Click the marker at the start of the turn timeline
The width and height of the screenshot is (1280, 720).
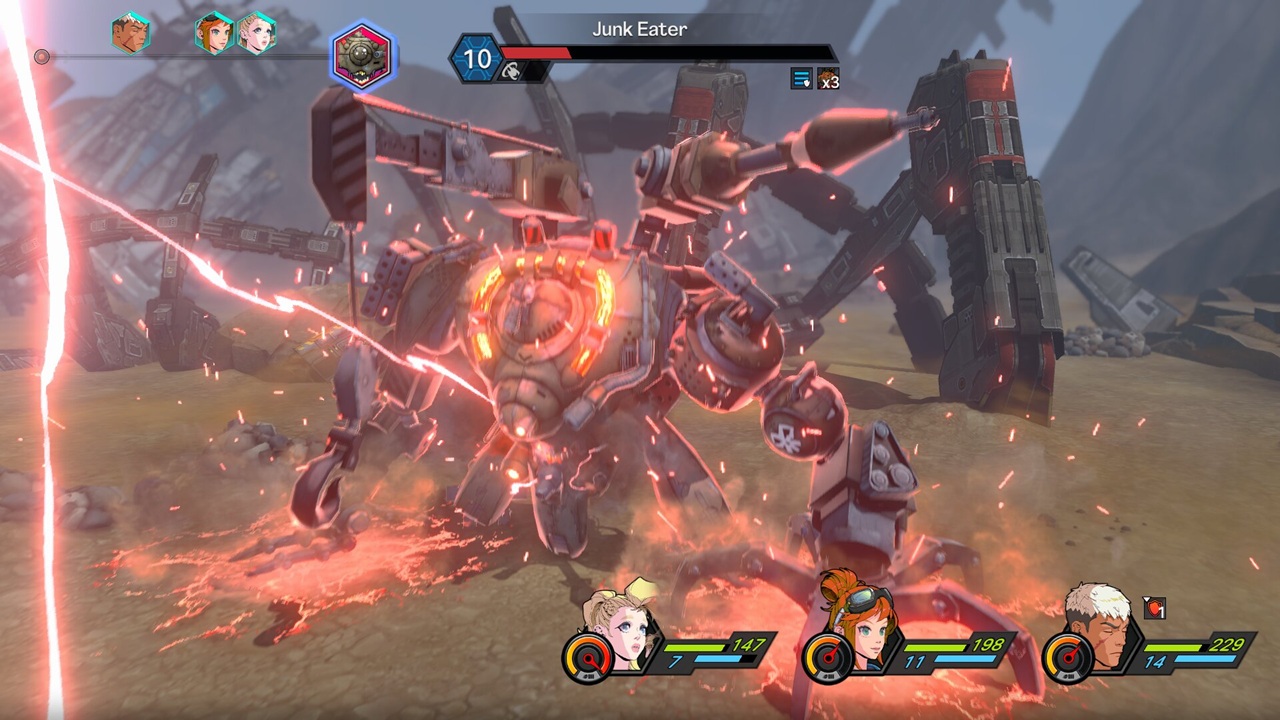(x=42, y=57)
